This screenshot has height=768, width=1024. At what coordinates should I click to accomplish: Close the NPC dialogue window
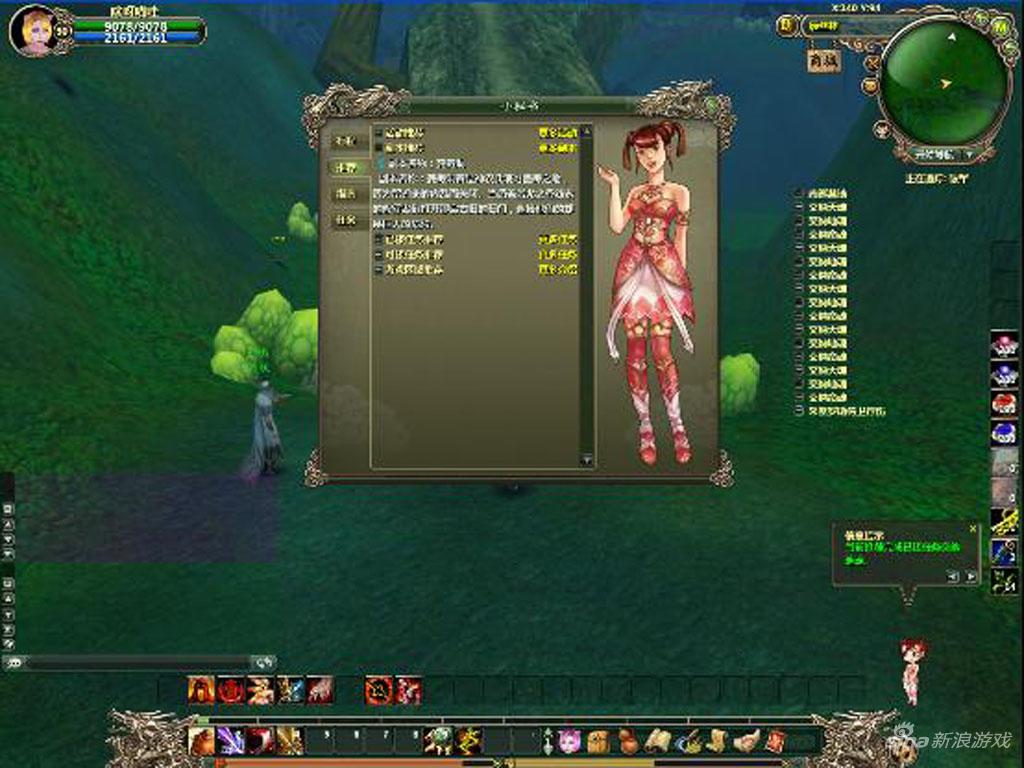(x=711, y=103)
